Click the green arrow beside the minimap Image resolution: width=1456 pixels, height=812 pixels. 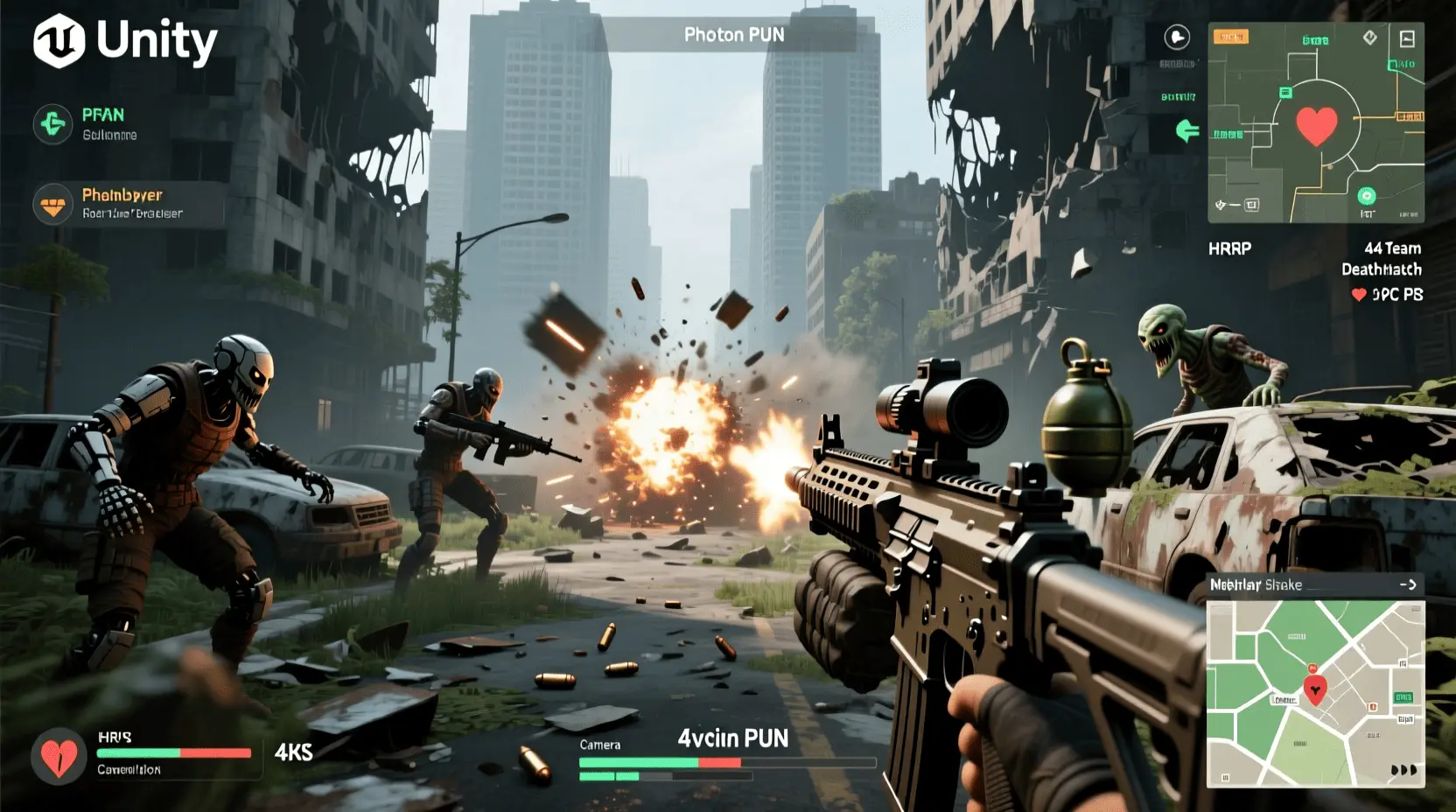(x=1187, y=131)
